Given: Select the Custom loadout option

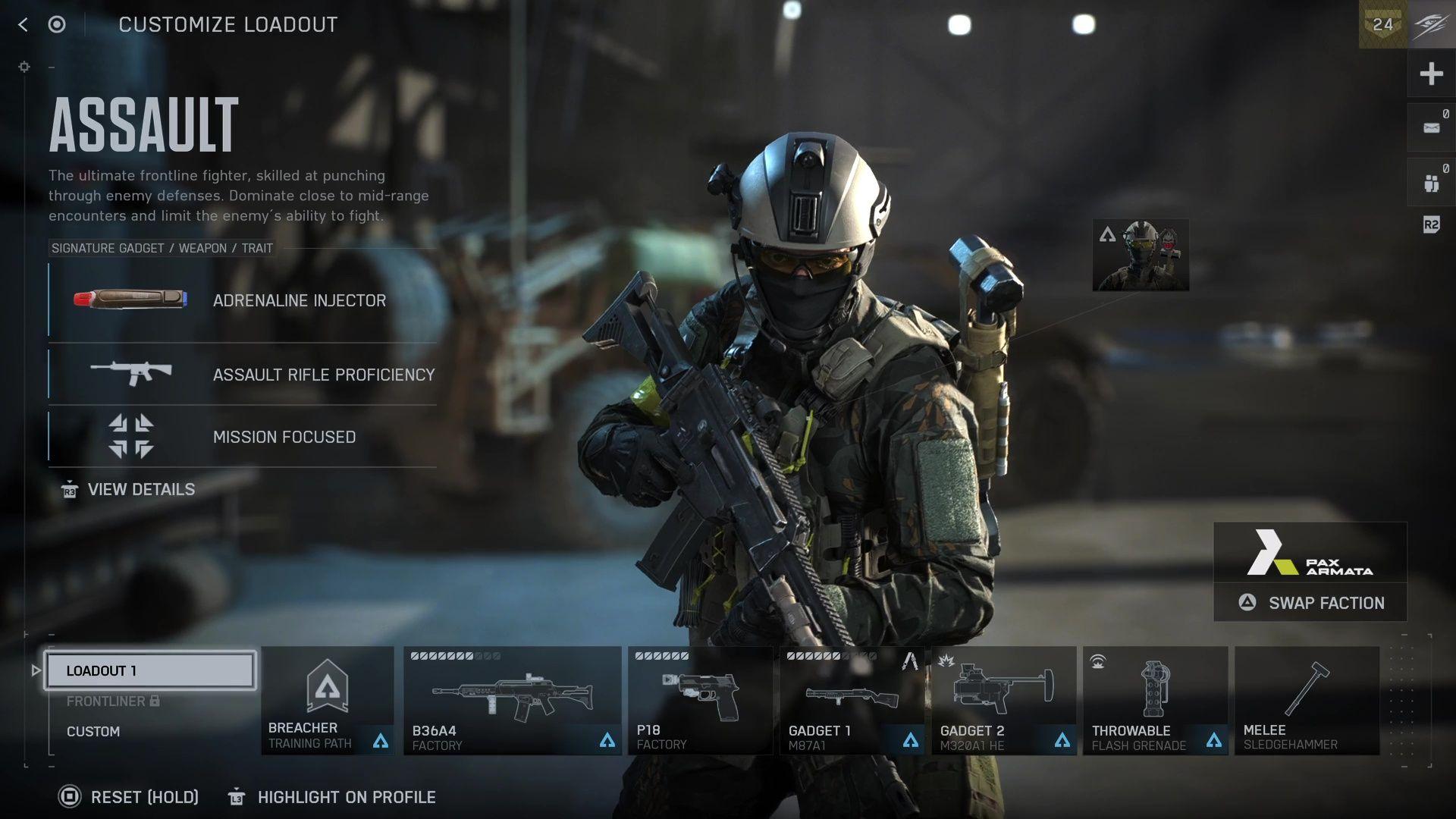Looking at the screenshot, I should 93,731.
